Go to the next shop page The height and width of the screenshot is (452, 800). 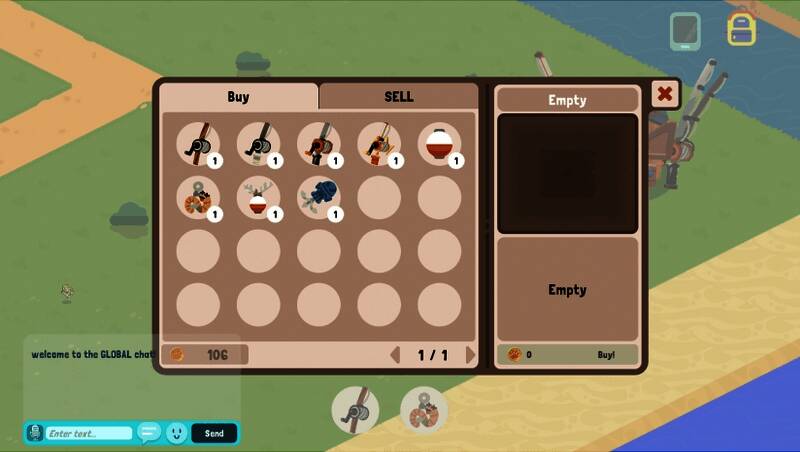tap(471, 355)
